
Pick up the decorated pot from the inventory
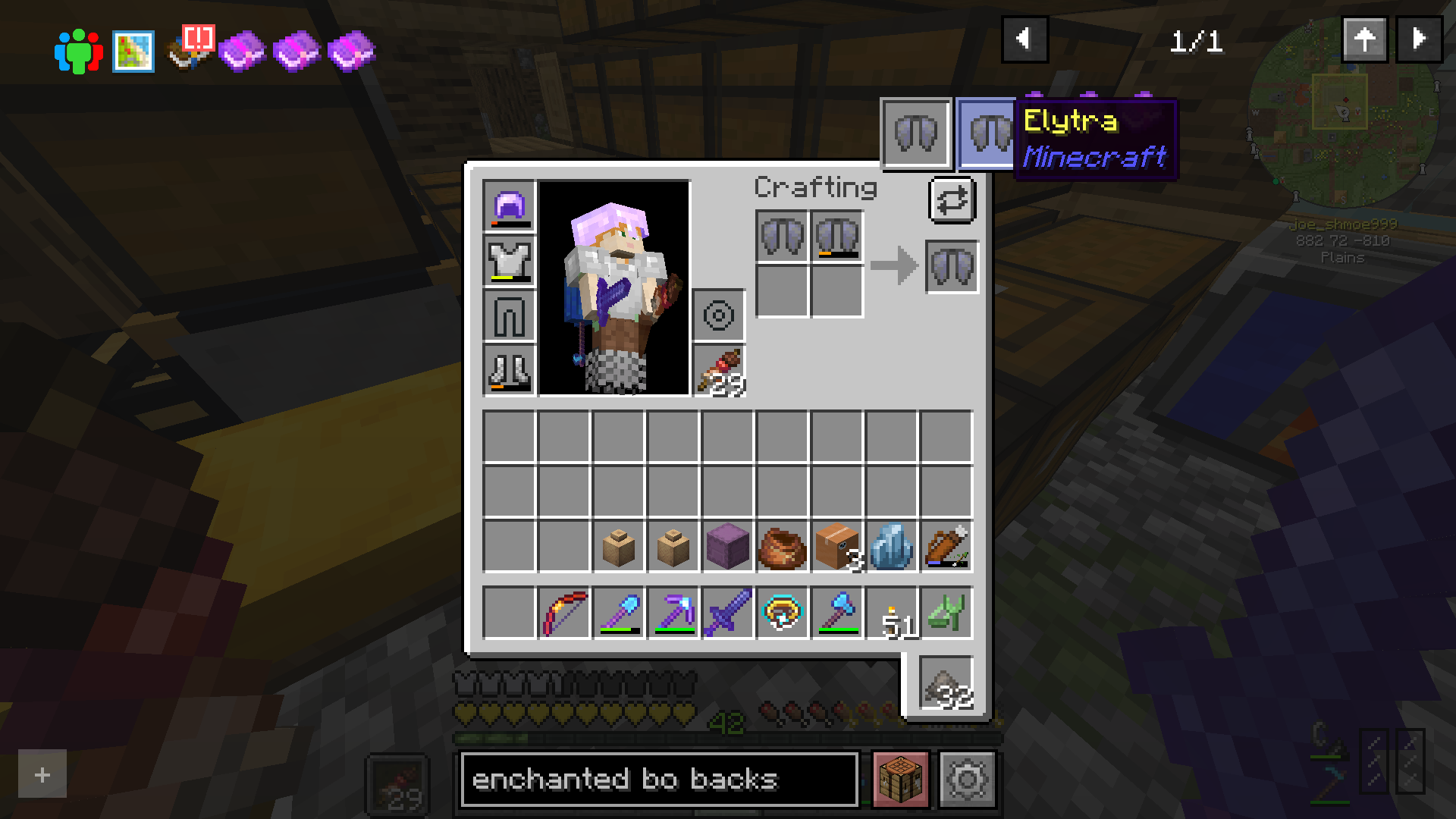[x=782, y=548]
